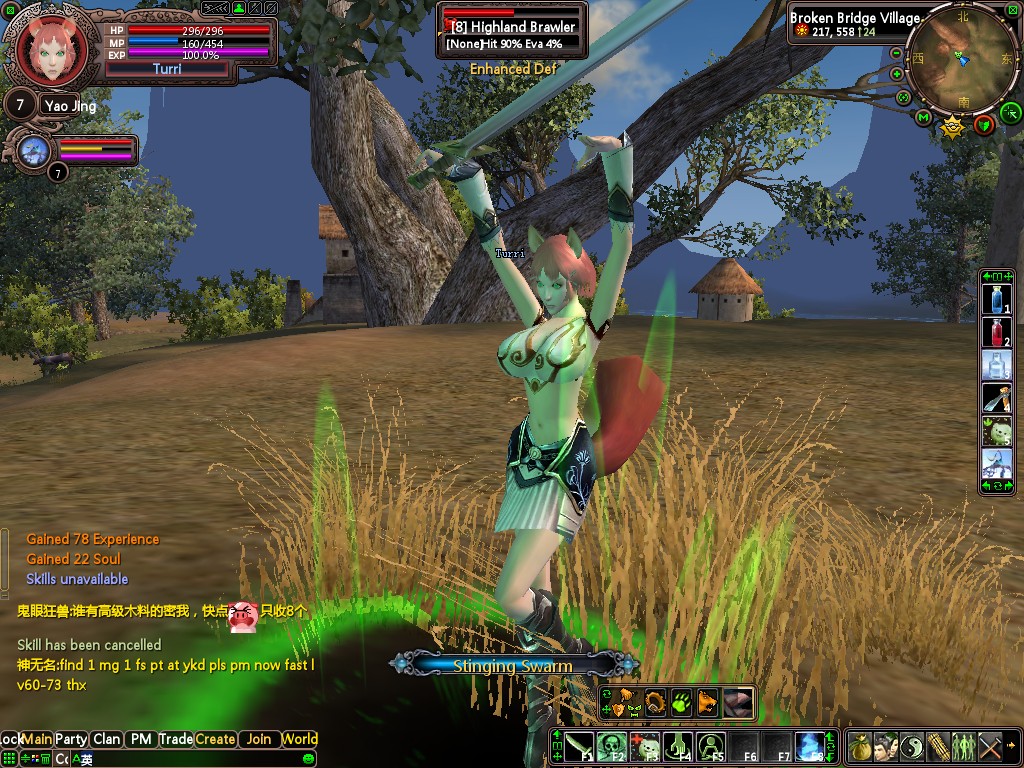Open the yin-yang menu icon
The width and height of the screenshot is (1024, 768).
click(x=912, y=746)
